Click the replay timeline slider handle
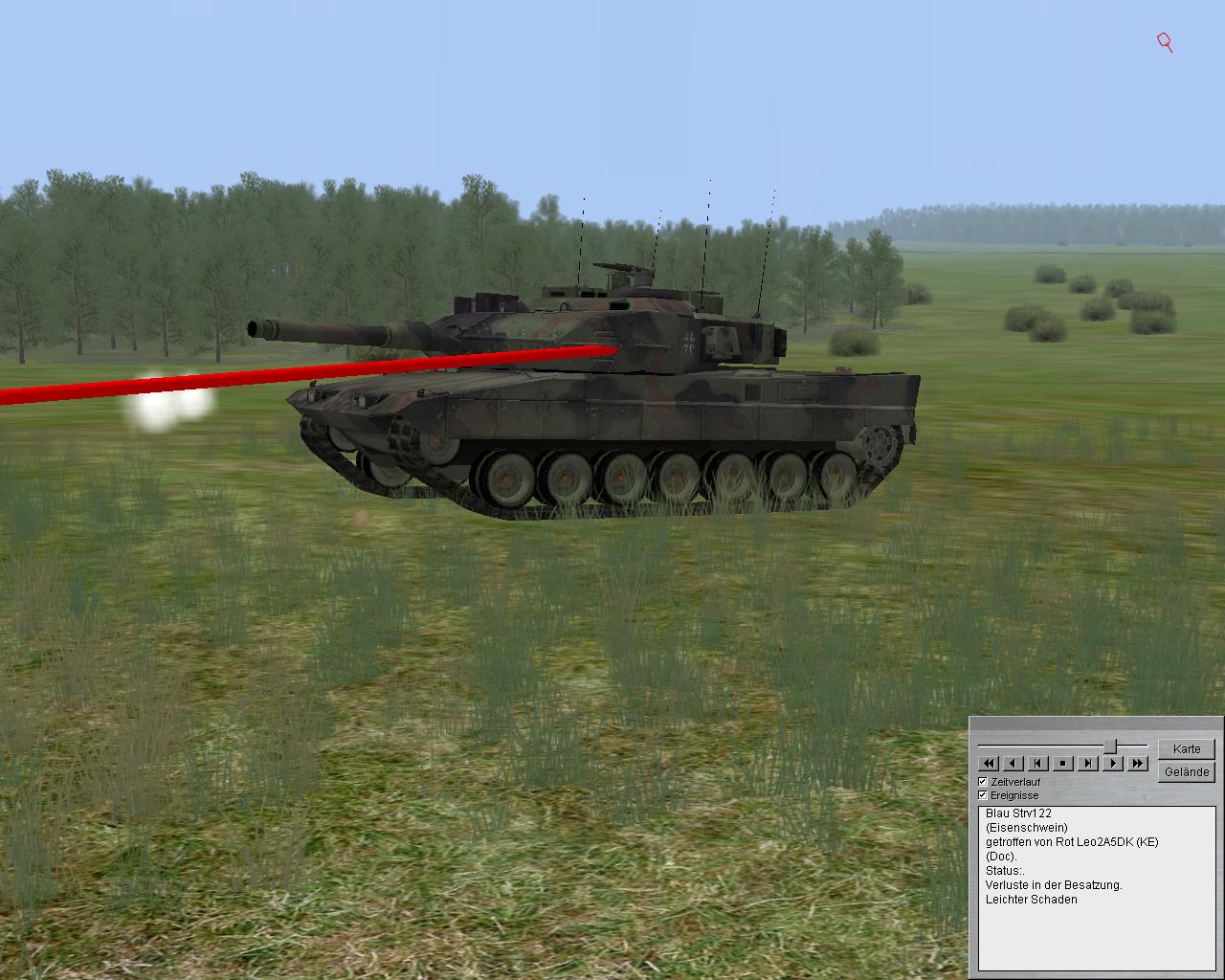Image resolution: width=1225 pixels, height=980 pixels. (x=1110, y=746)
